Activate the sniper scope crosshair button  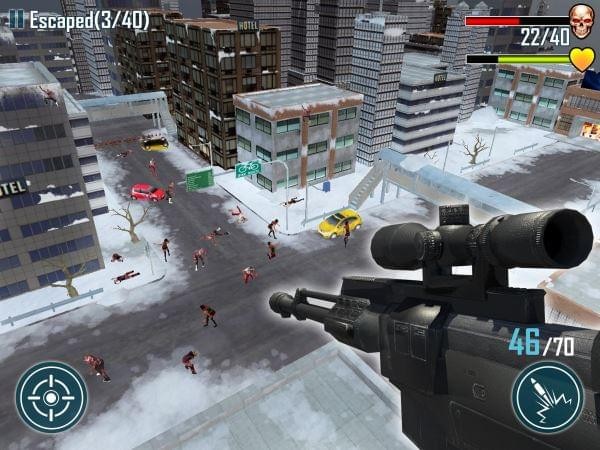point(51,397)
